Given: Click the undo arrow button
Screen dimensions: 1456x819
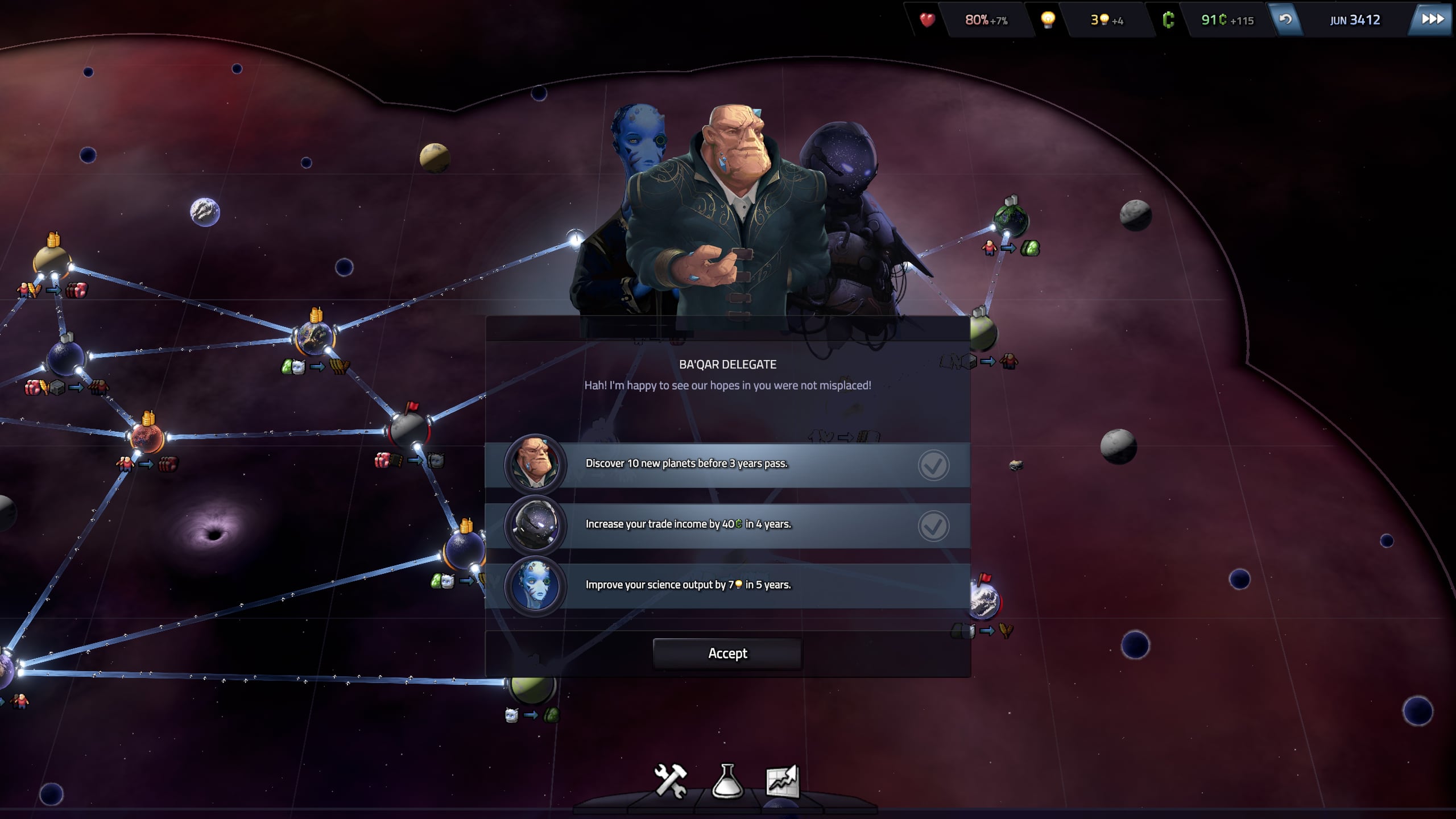Looking at the screenshot, I should pos(1285,19).
